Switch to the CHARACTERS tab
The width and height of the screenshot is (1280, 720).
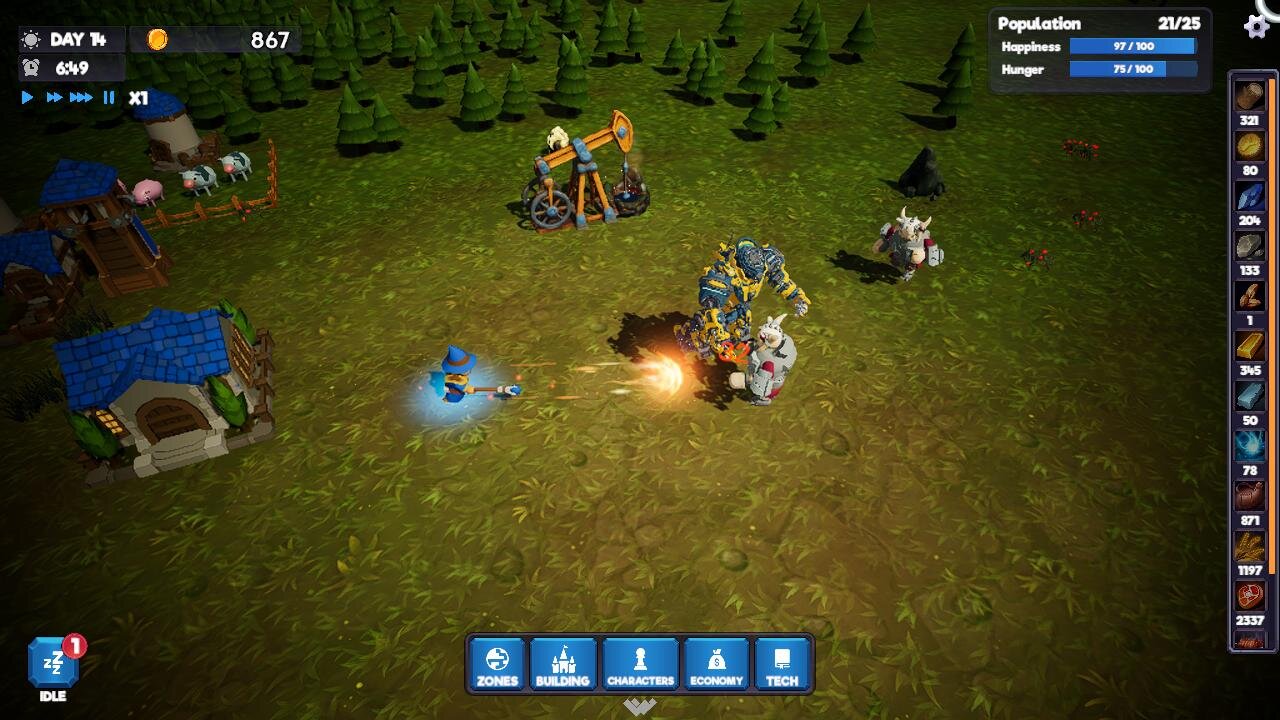click(x=640, y=663)
